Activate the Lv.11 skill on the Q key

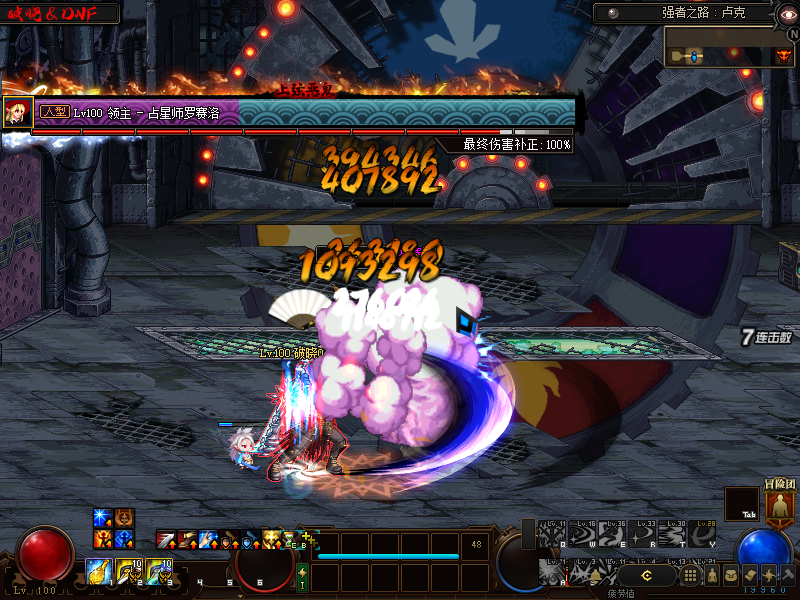click(x=552, y=535)
